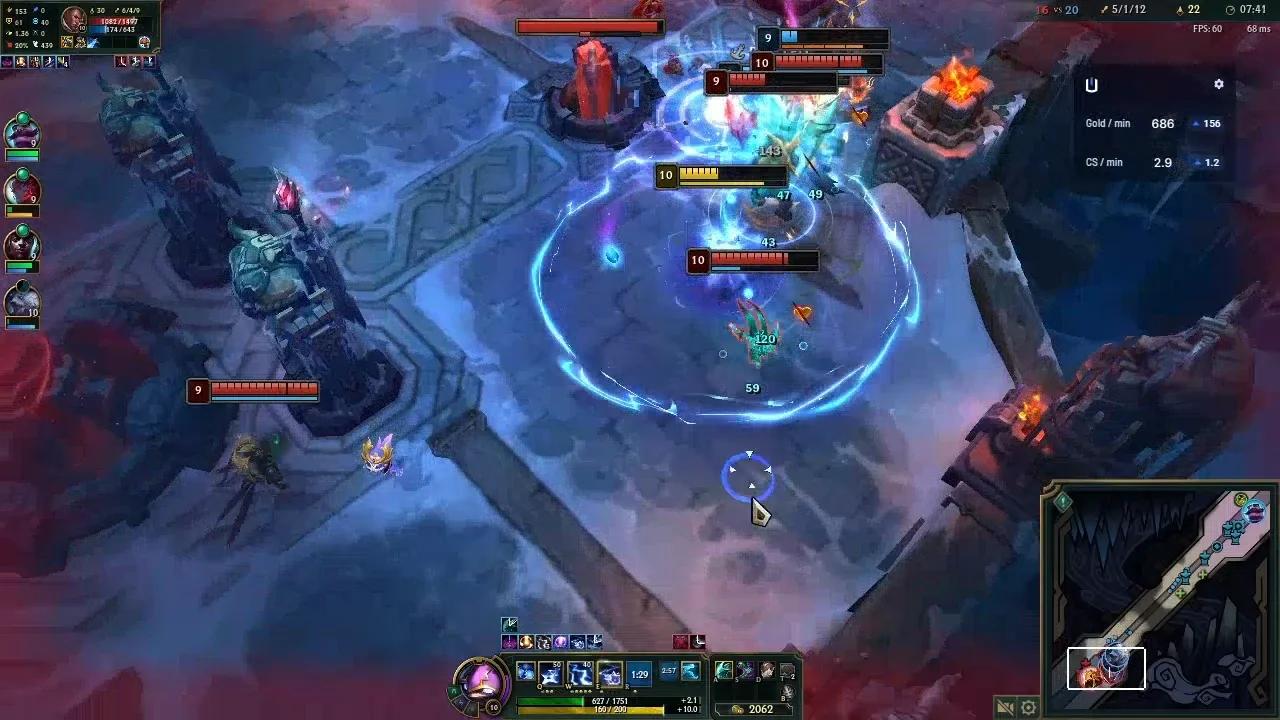Click the E ability icon
Viewport: 1280px width, 720px height.
(609, 672)
